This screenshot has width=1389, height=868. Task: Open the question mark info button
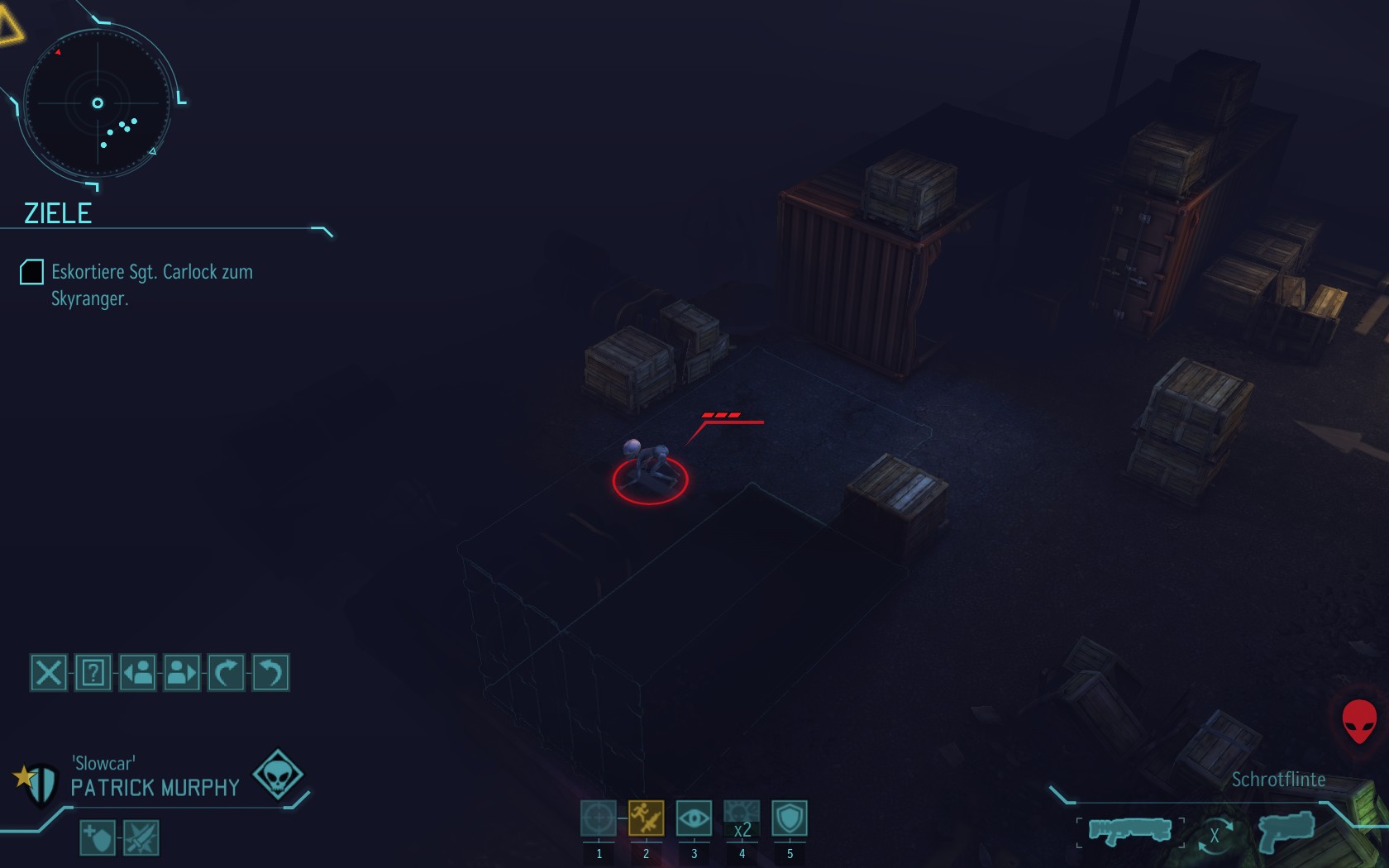point(93,673)
